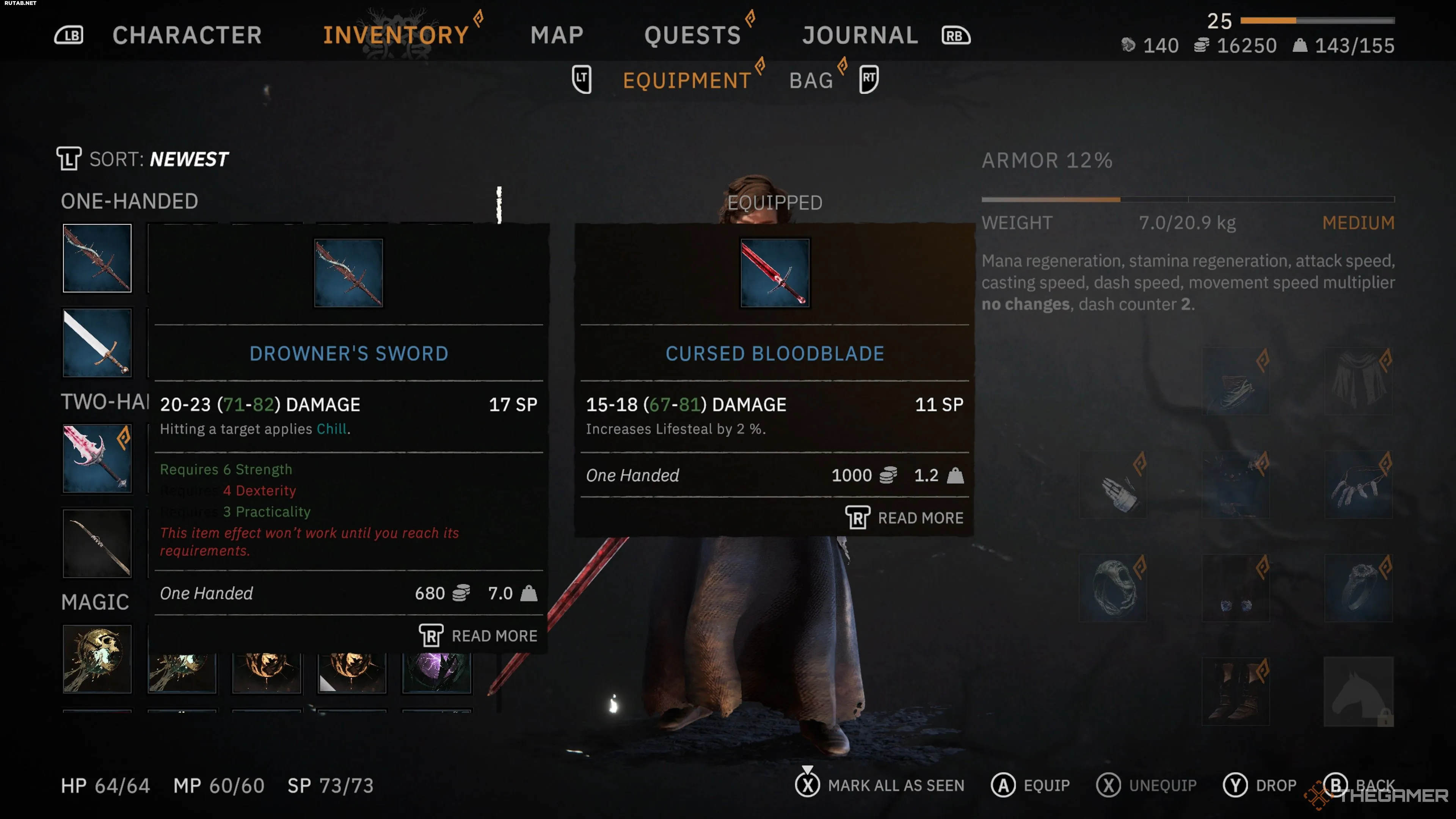Pick the white-bladed one-handed sword slot
The width and height of the screenshot is (1456, 819).
[97, 342]
